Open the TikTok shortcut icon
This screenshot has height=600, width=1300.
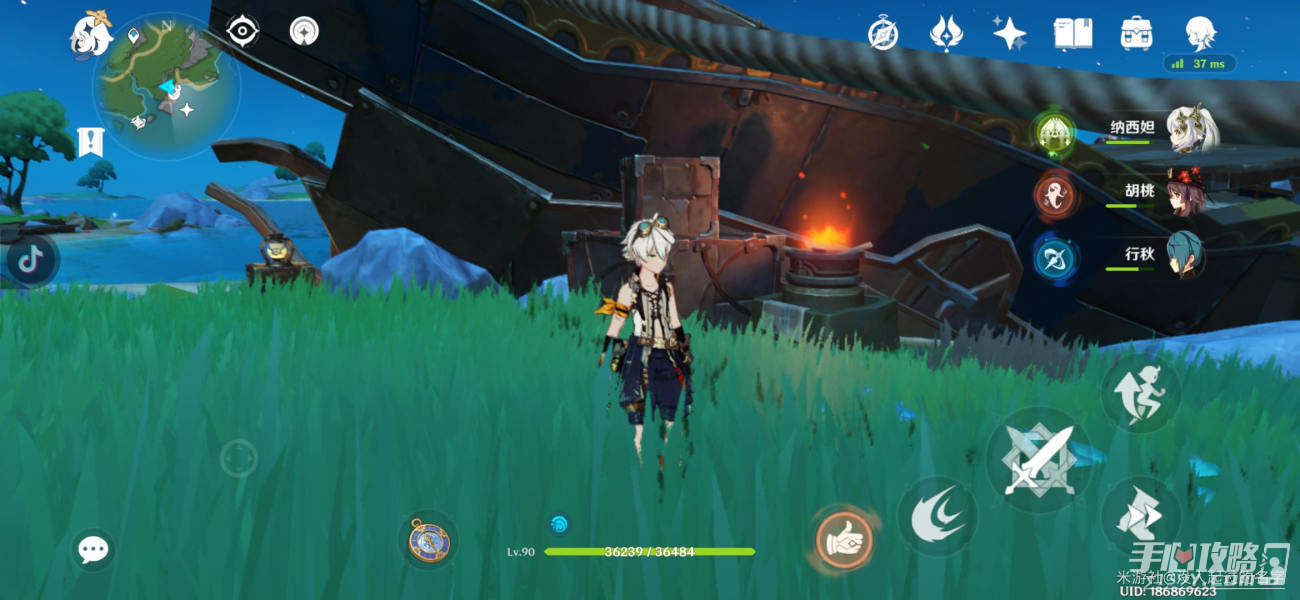point(31,260)
